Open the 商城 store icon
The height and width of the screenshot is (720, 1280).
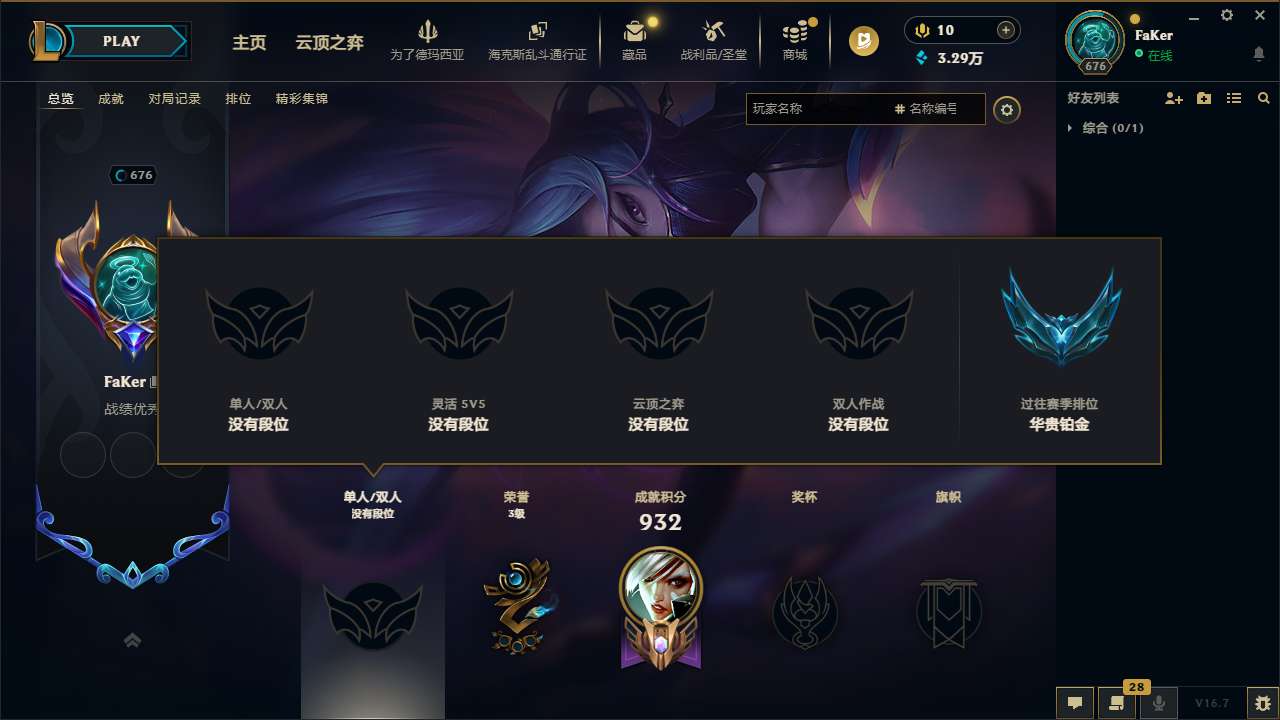(x=795, y=41)
